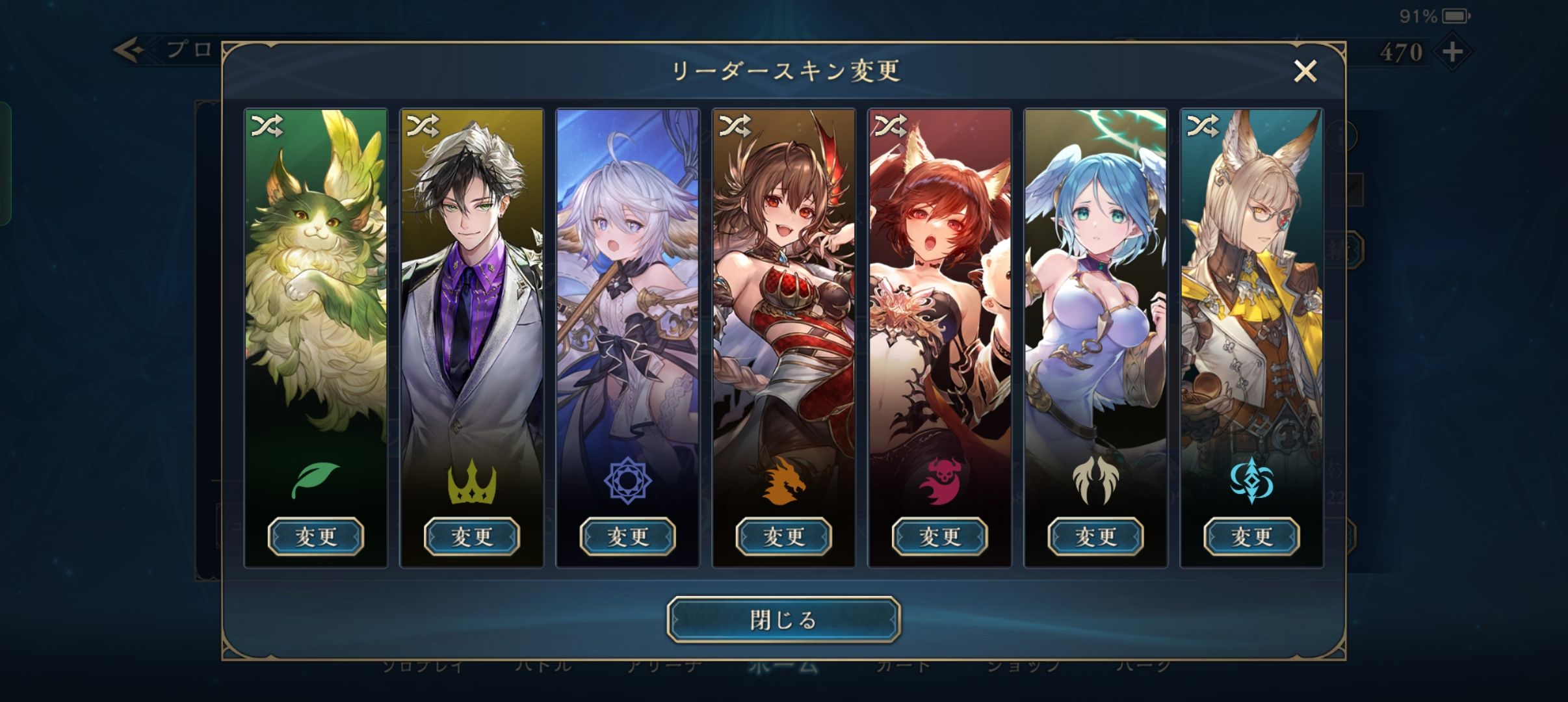Add currency with the plus button
Viewport: 1568px width, 702px height.
[1452, 51]
